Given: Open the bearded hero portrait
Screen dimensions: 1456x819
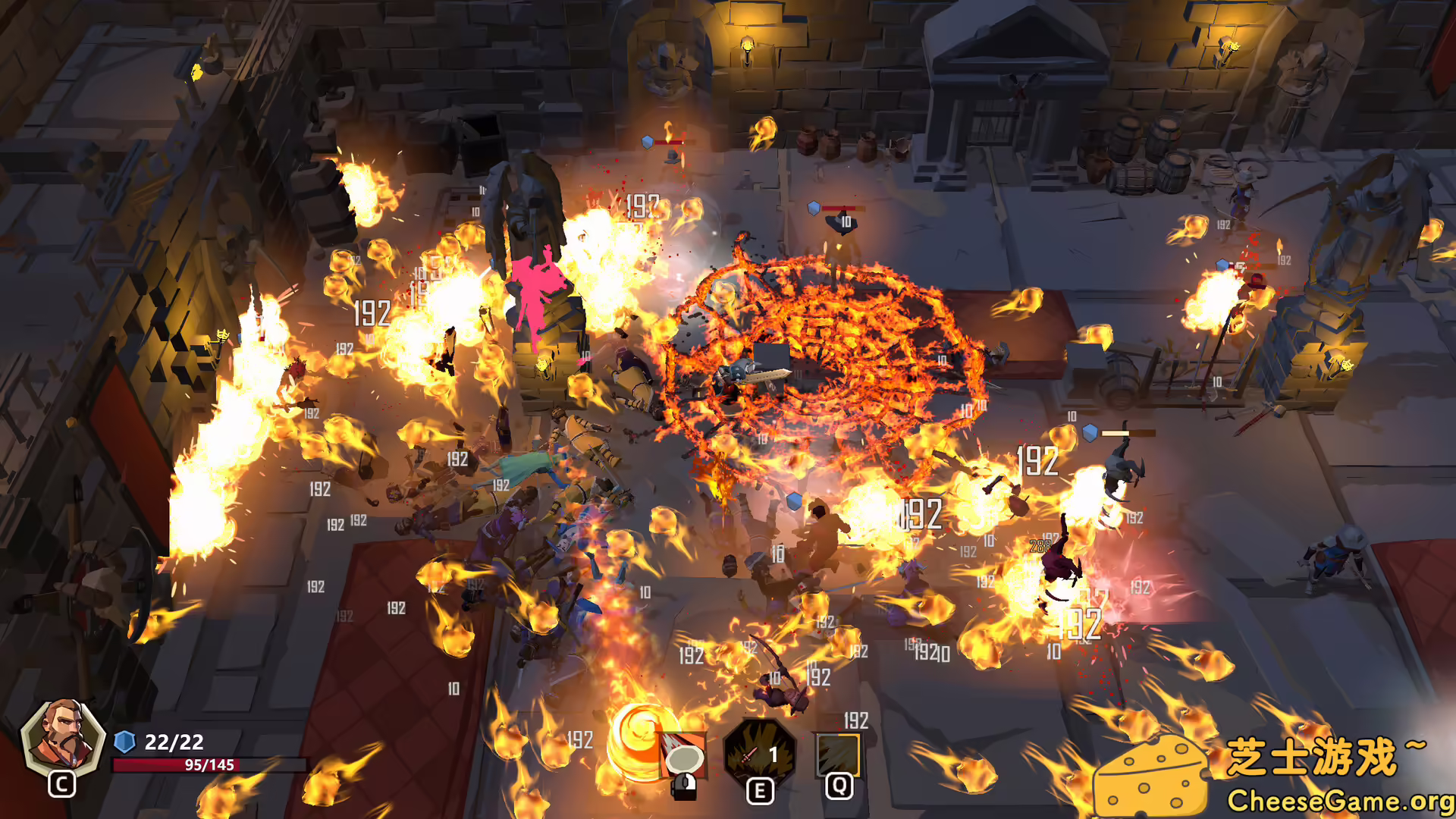Looking at the screenshot, I should coord(62,737).
